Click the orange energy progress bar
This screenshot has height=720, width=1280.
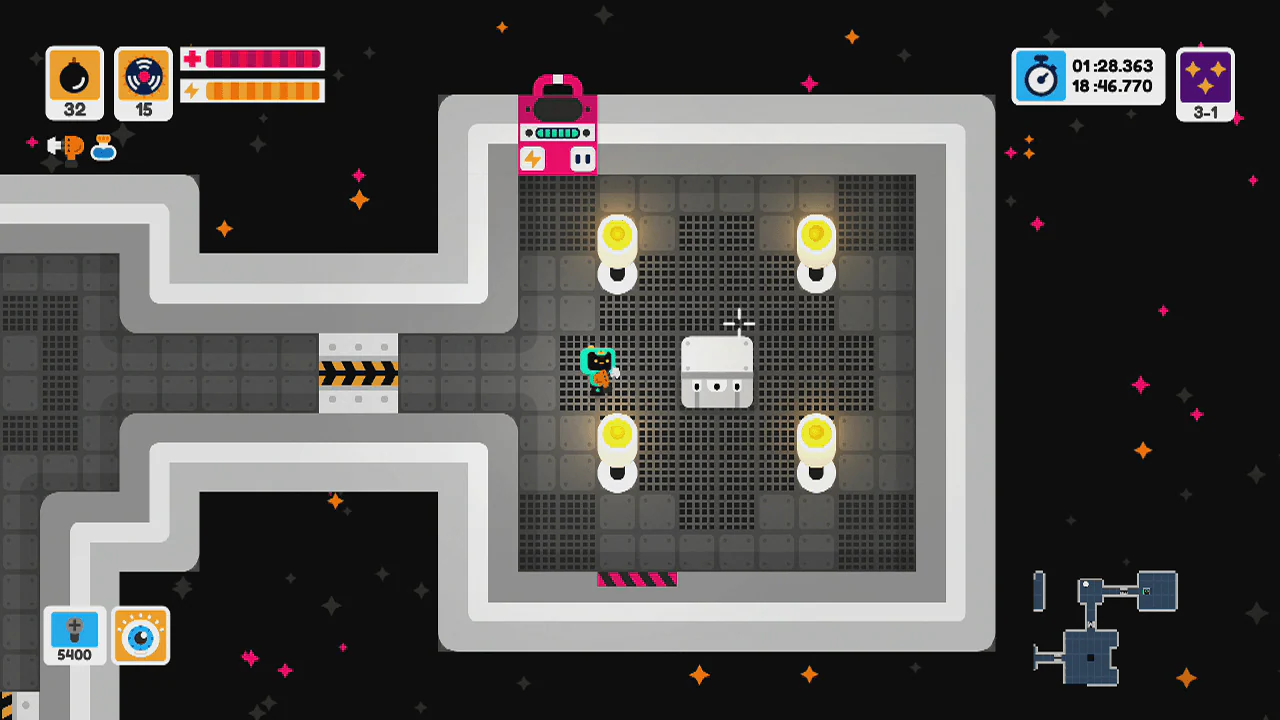tap(264, 93)
